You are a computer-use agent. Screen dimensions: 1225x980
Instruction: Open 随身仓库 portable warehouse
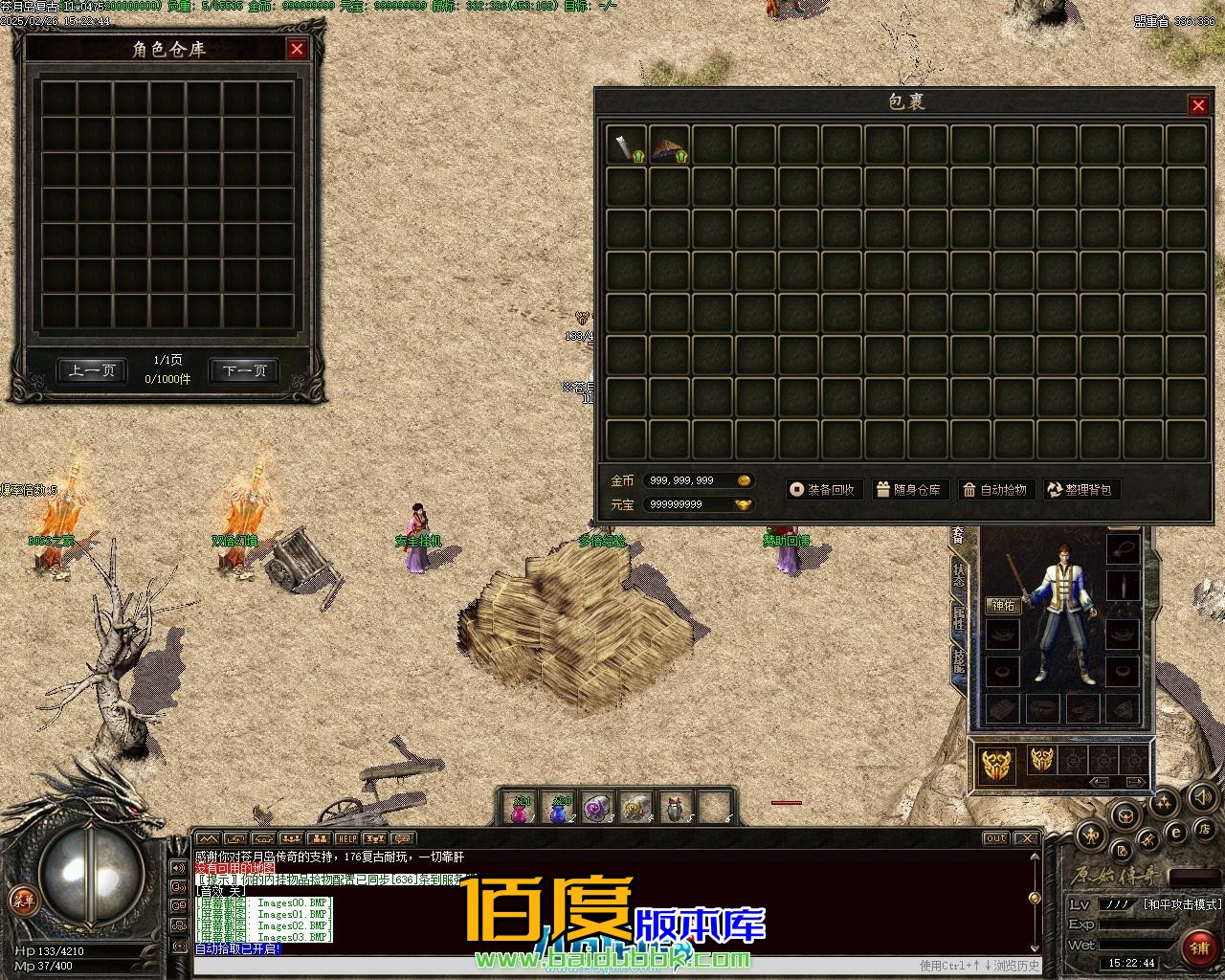908,490
